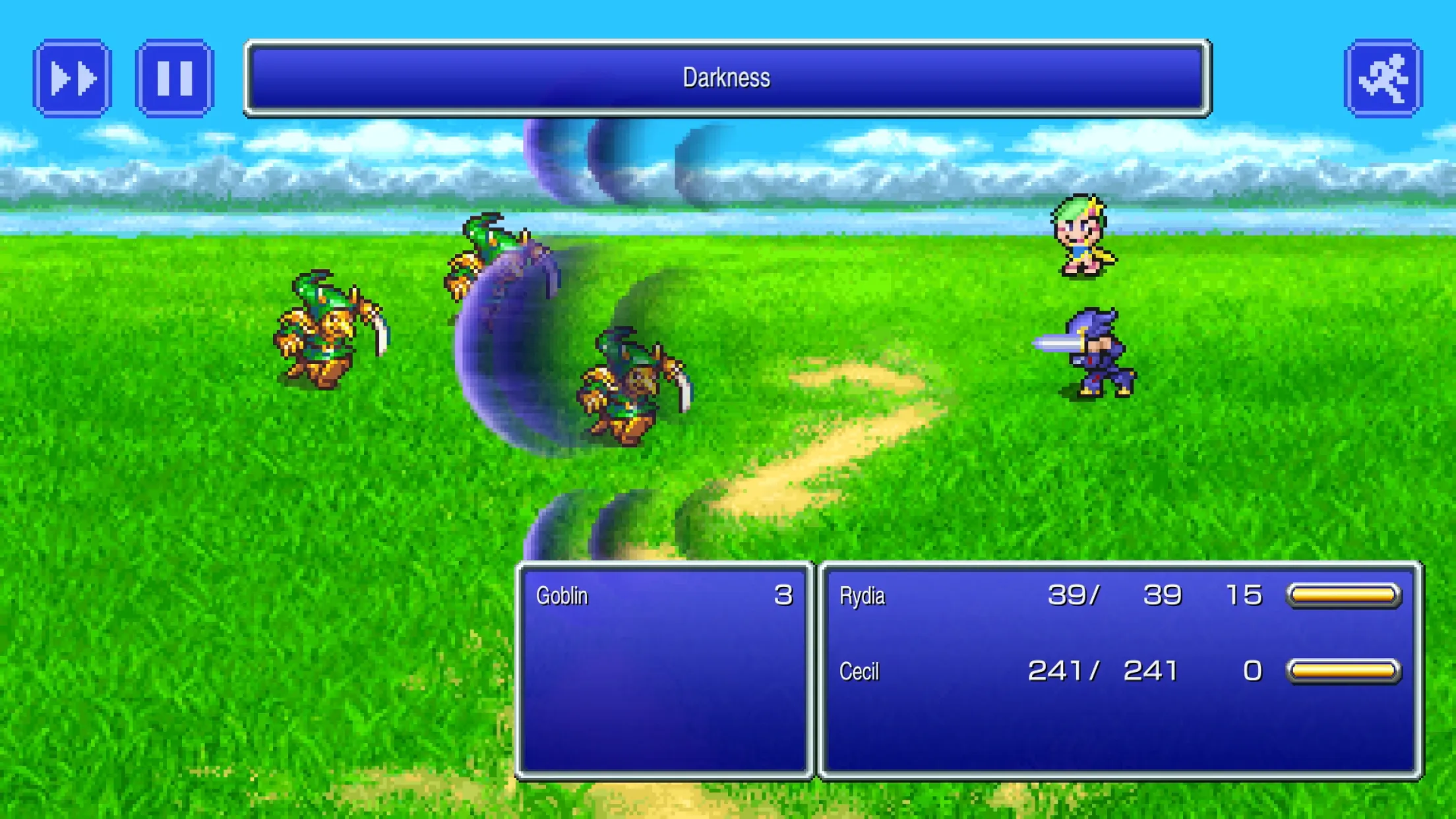Tap the running figure flee button
The width and height of the screenshot is (1456, 819).
1383,78
